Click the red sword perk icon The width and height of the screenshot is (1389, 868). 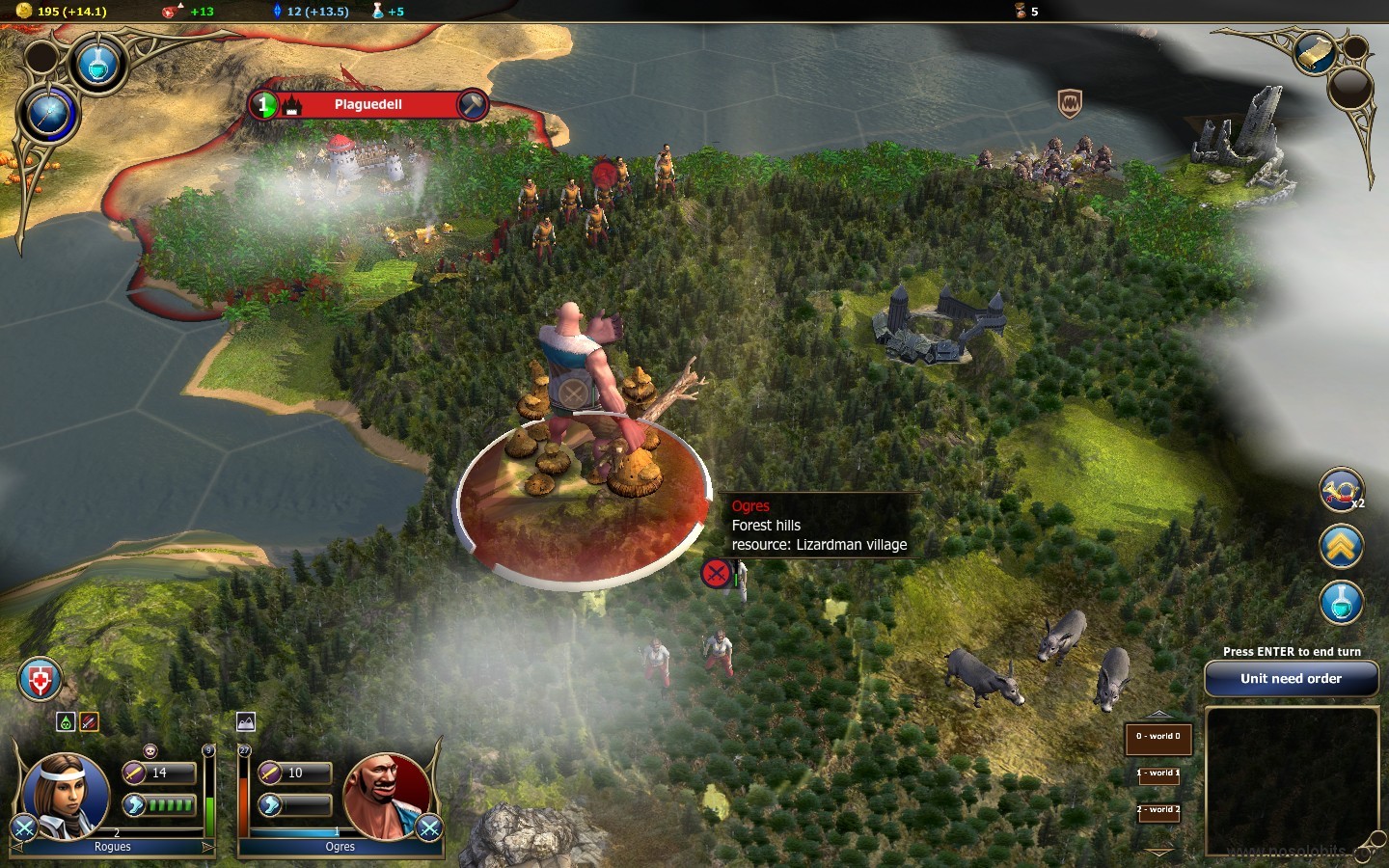click(x=89, y=721)
